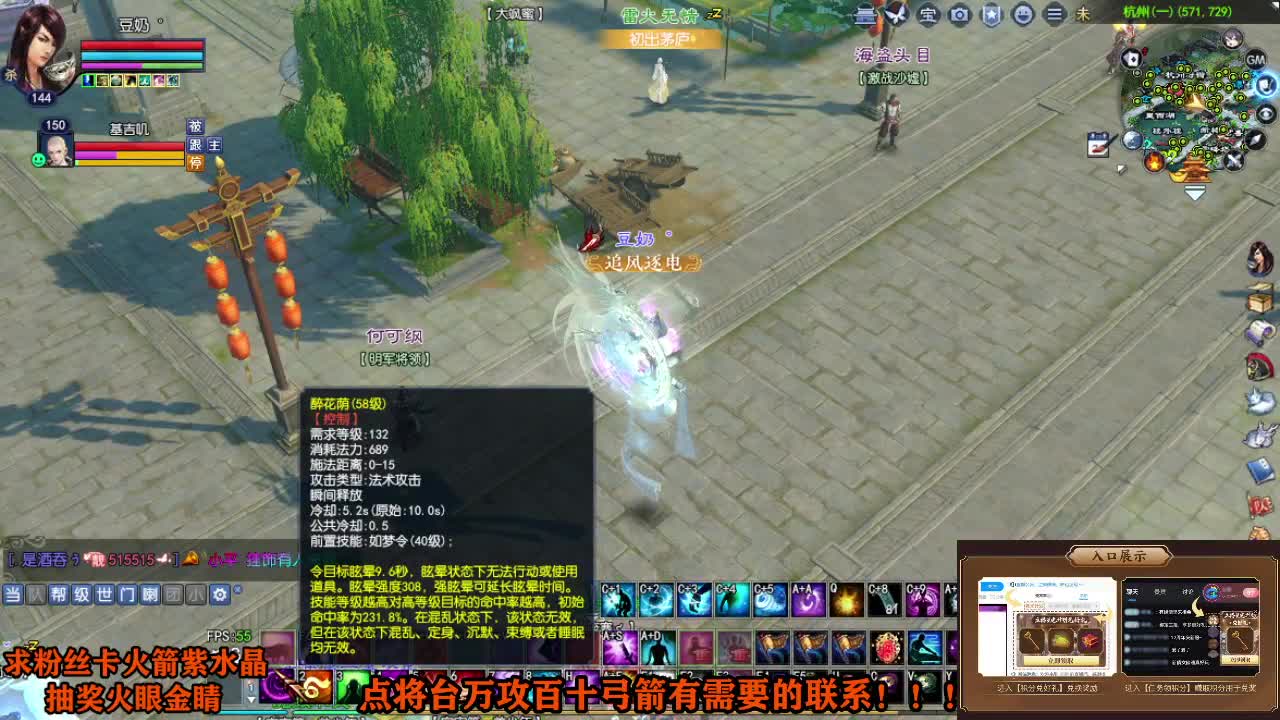Click the crossed swords icon near the minimap
Viewport: 1280px width, 720px height.
pyautogui.click(x=1234, y=161)
